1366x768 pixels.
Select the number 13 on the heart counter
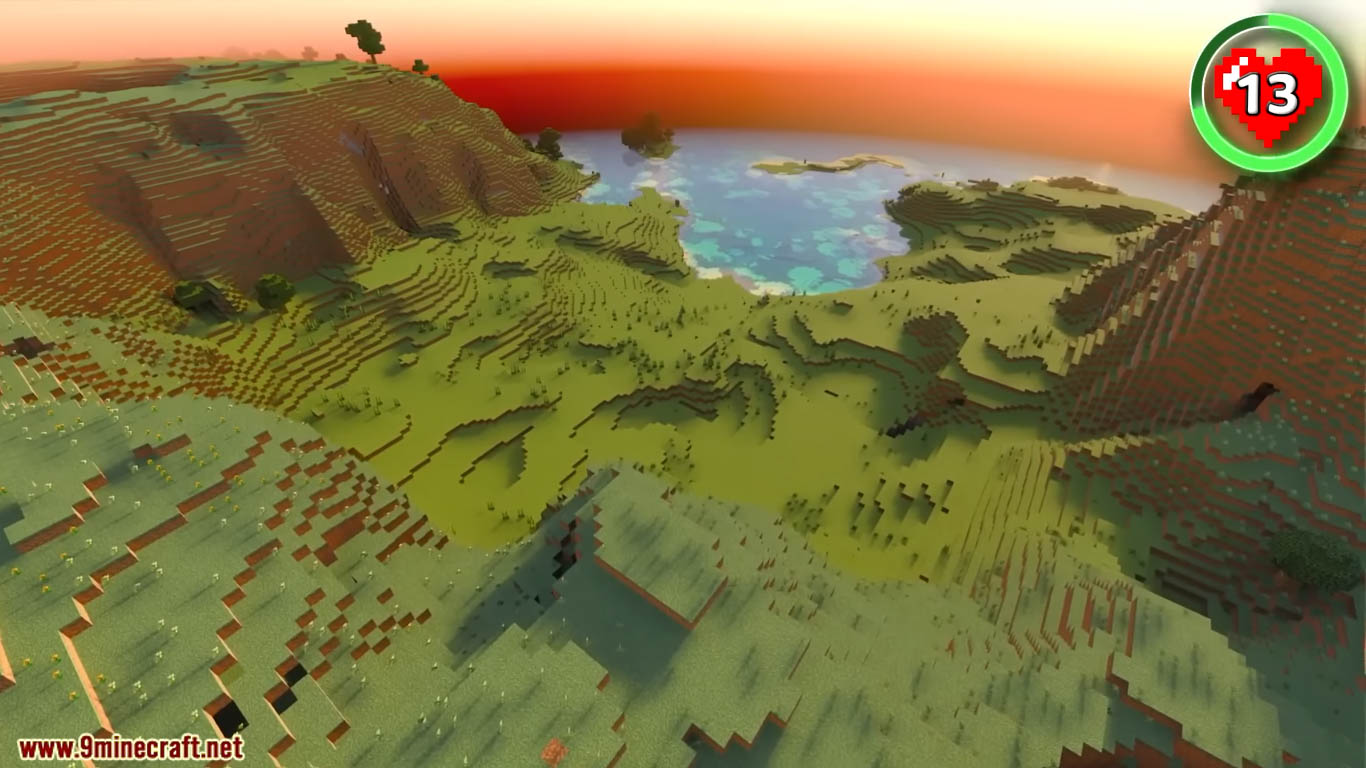pos(1270,95)
